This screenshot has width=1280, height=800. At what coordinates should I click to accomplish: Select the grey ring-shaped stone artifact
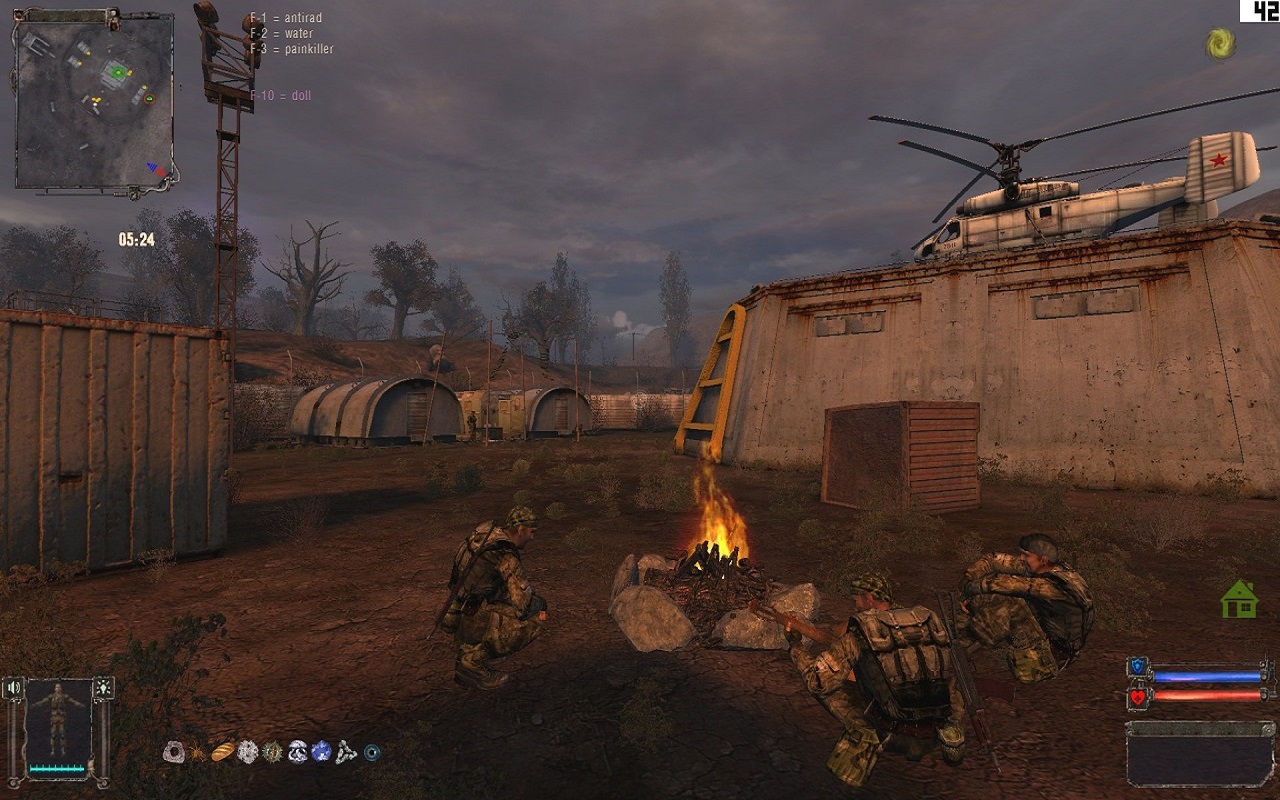[x=174, y=752]
